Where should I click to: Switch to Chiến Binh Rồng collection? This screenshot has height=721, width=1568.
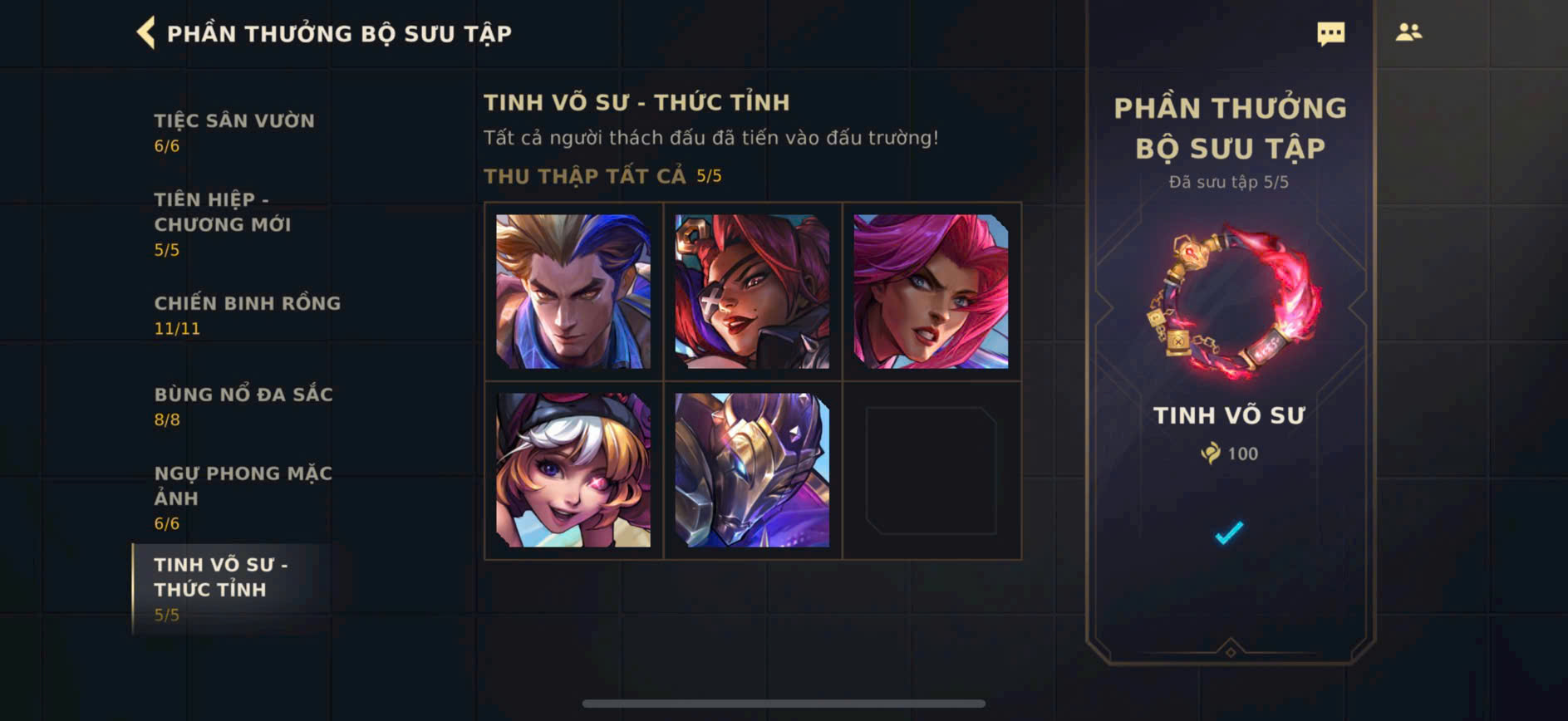pyautogui.click(x=247, y=315)
